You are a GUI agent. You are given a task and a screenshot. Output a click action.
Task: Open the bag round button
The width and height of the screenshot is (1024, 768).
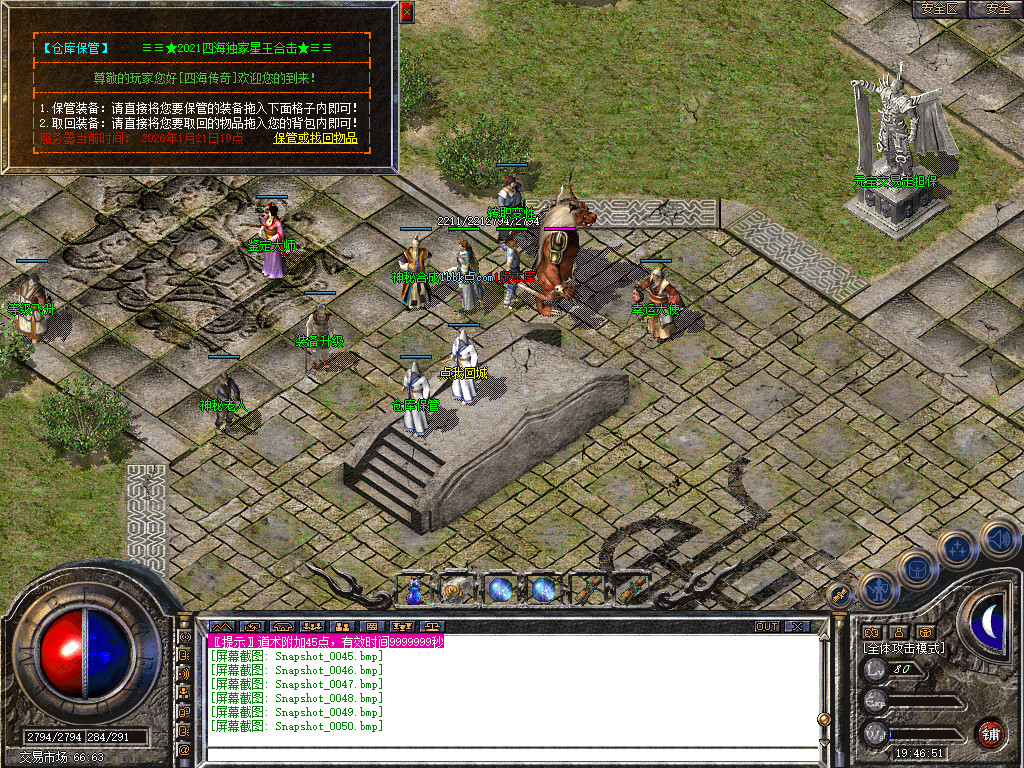(x=916, y=568)
